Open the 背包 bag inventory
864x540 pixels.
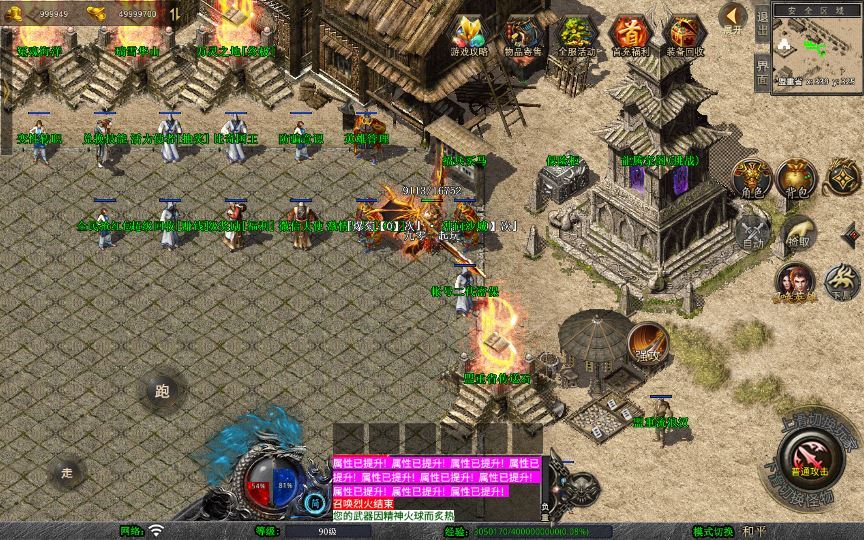pos(797,176)
